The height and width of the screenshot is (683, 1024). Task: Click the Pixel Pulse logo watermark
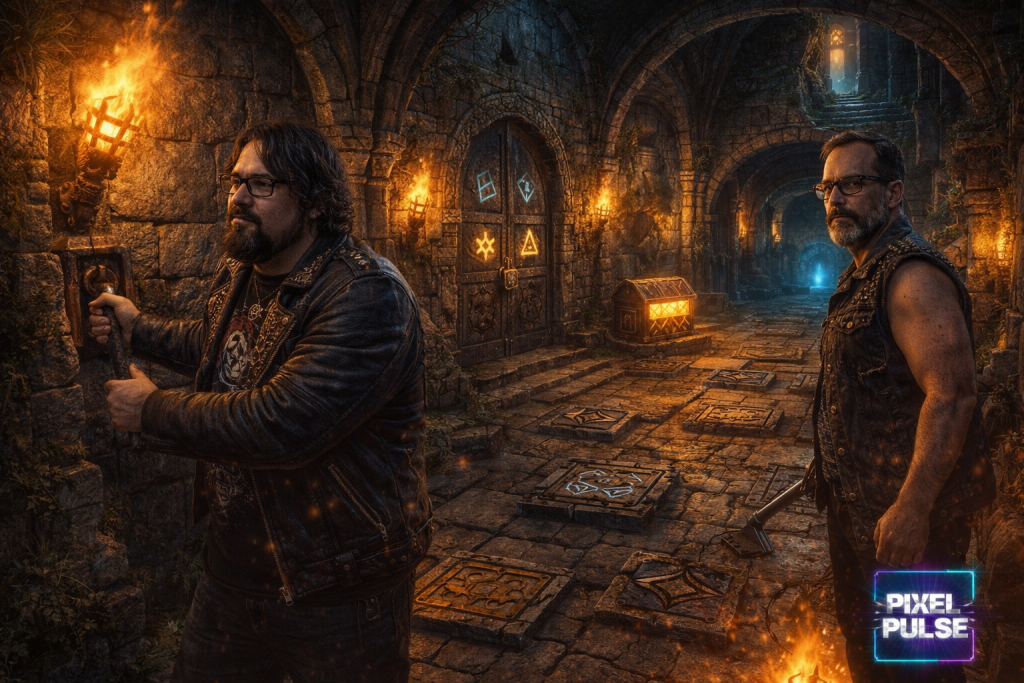pyautogui.click(x=923, y=616)
